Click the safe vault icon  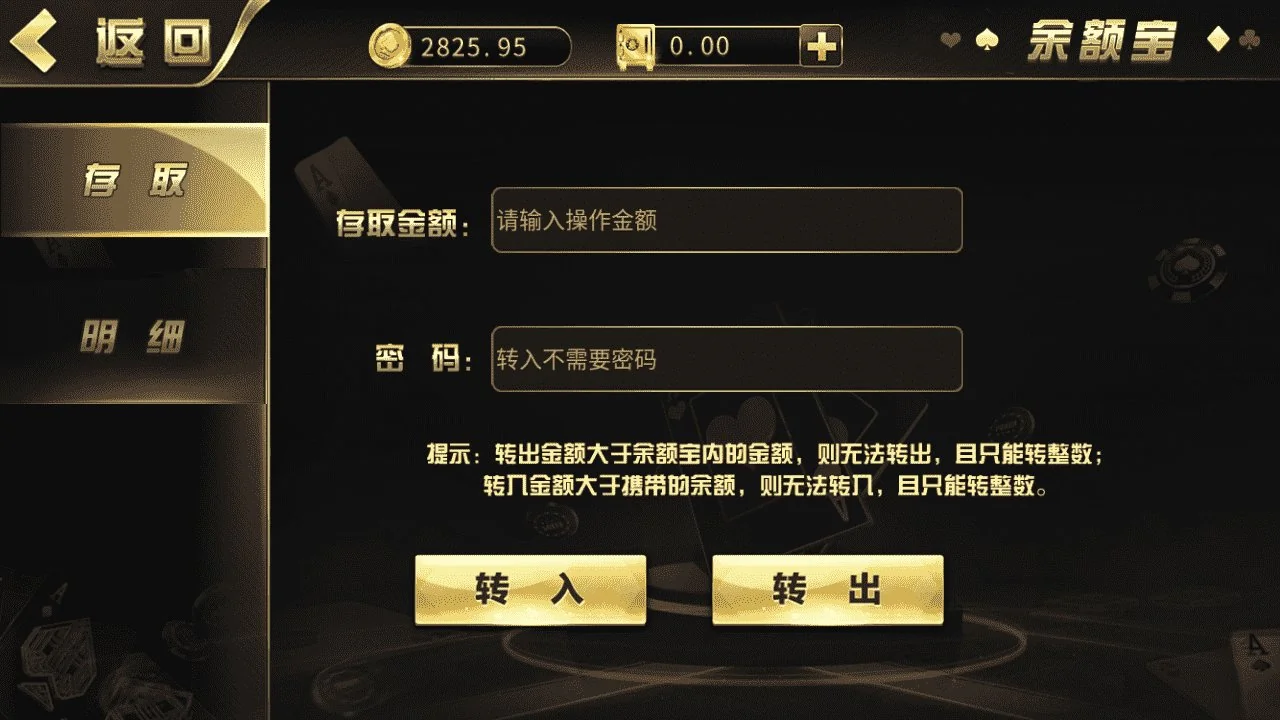(x=637, y=46)
